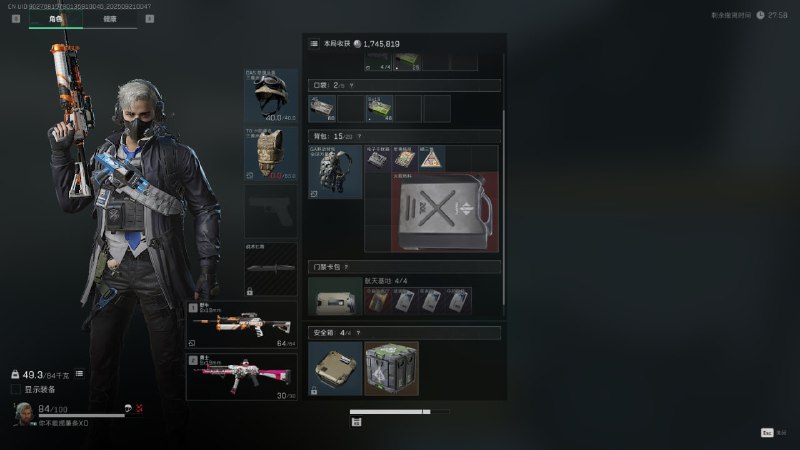
Task: Select the equipped helmet slot
Action: click(x=270, y=96)
